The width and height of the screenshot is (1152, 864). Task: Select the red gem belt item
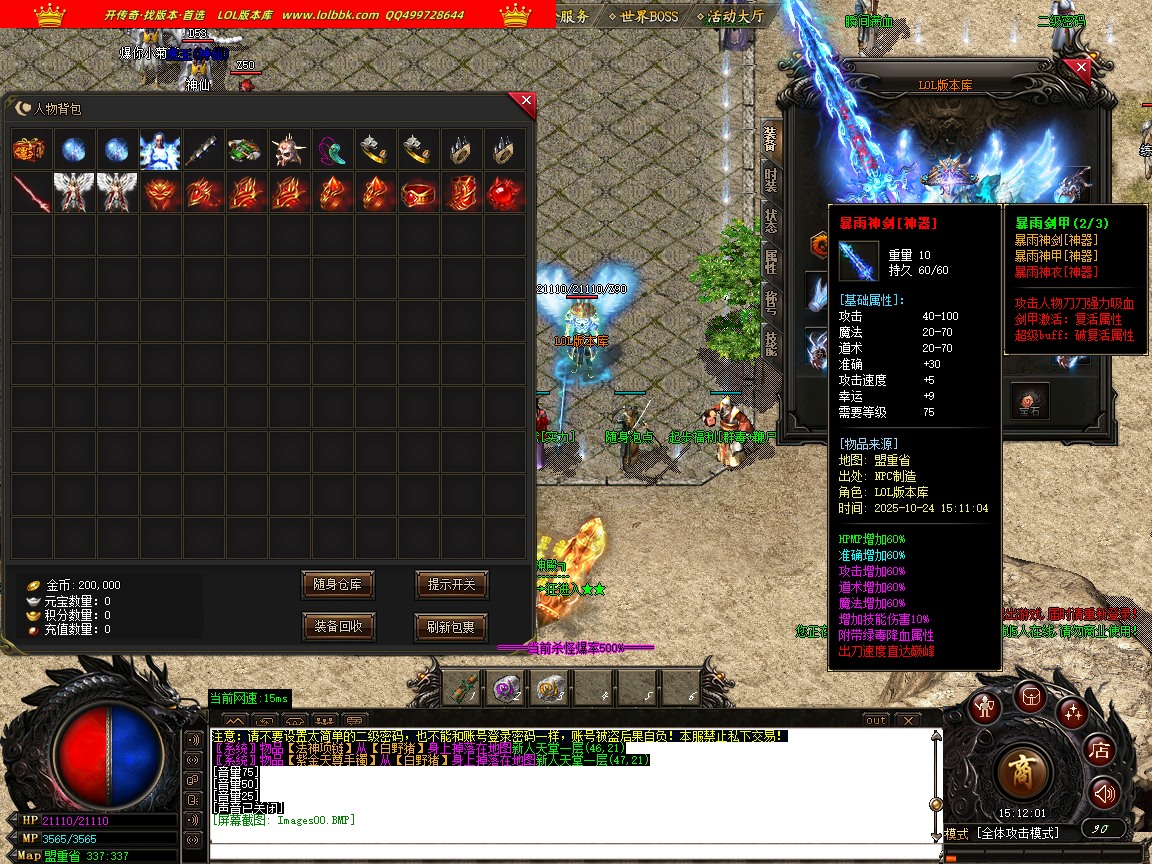418,193
